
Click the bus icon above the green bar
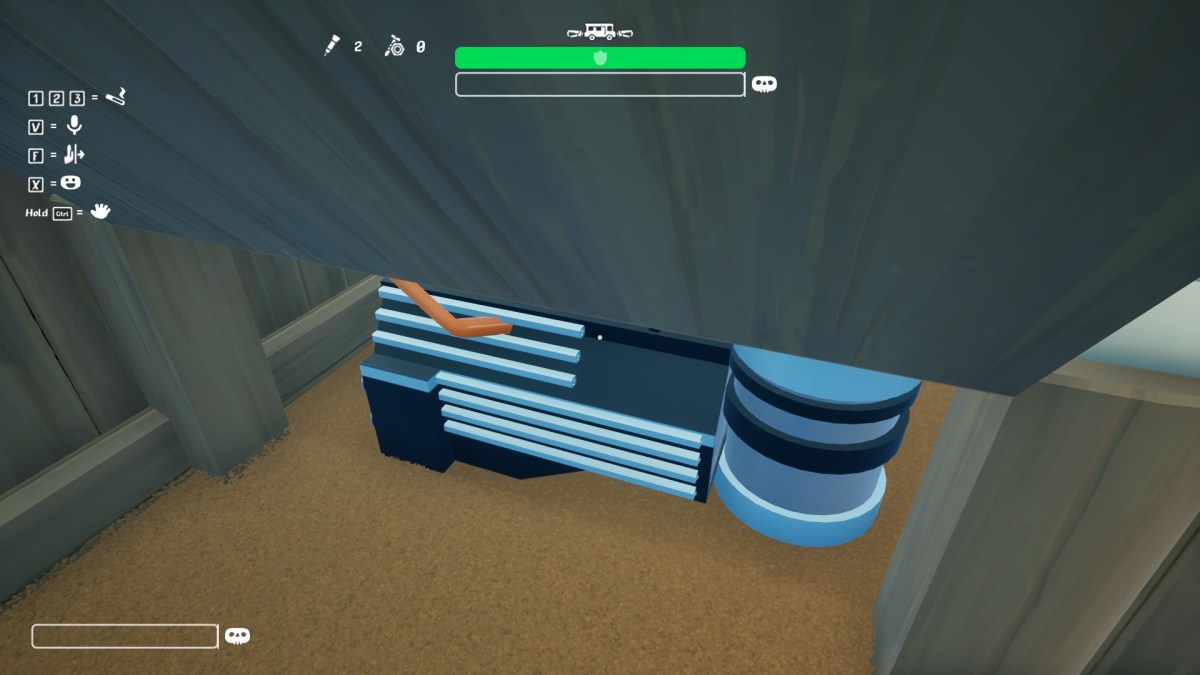(599, 32)
